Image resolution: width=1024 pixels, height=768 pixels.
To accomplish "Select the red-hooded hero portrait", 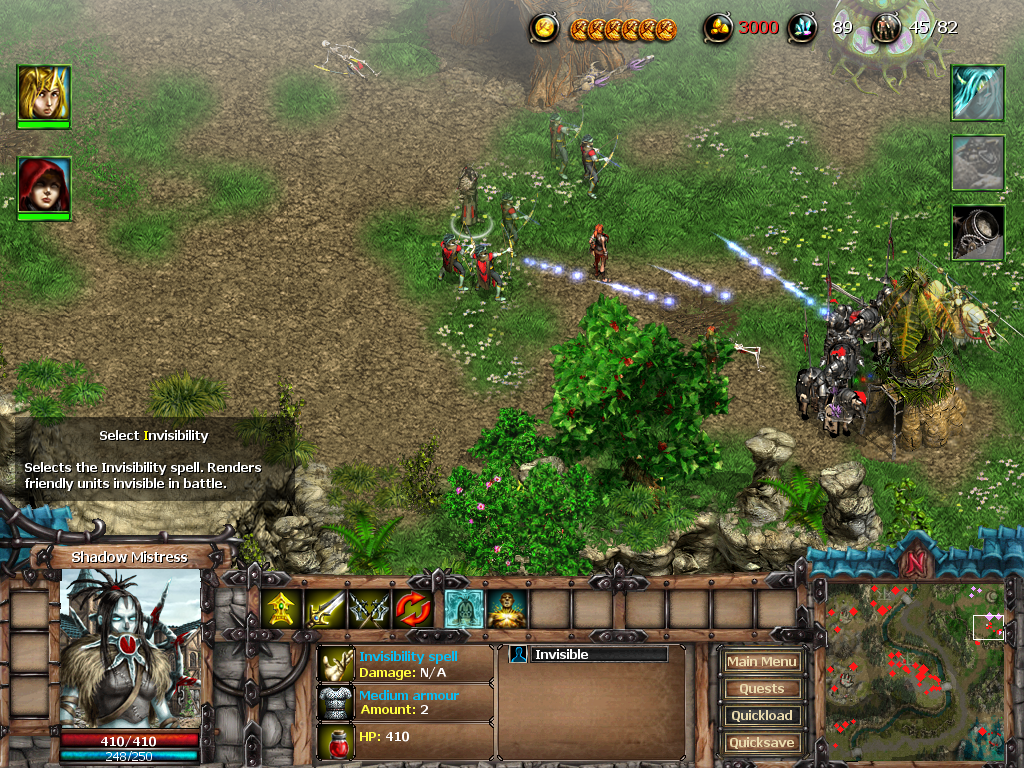I will 44,184.
